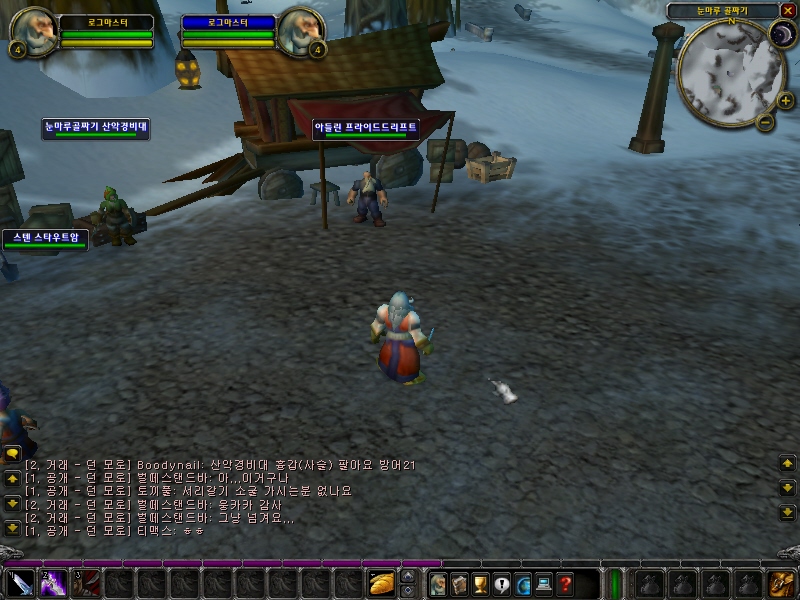Screen dimensions: 800x600
Task: Open the spellbook micro button
Action: tap(458, 583)
